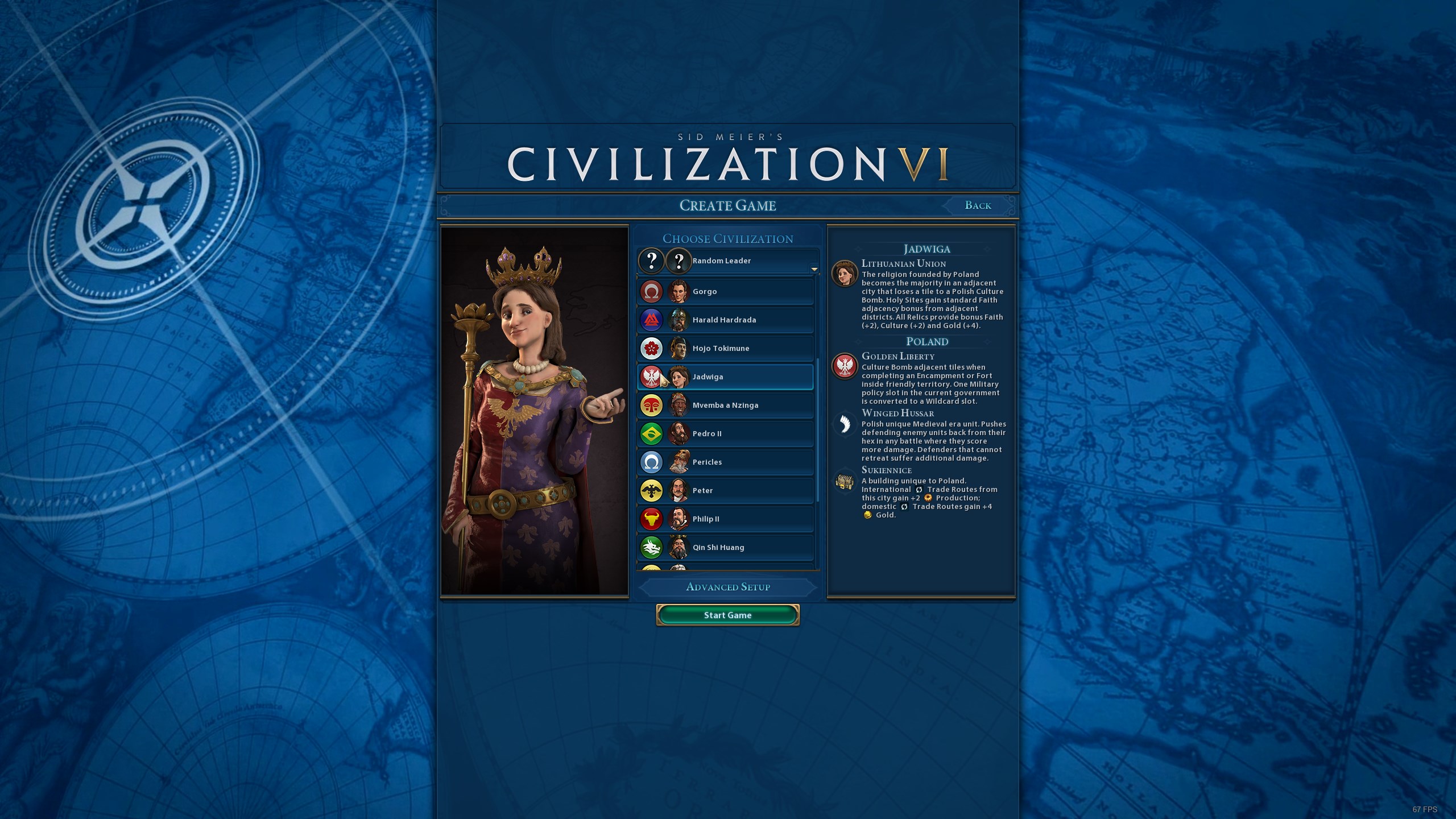Start the game with the green button
The image size is (1456, 819).
tap(727, 615)
